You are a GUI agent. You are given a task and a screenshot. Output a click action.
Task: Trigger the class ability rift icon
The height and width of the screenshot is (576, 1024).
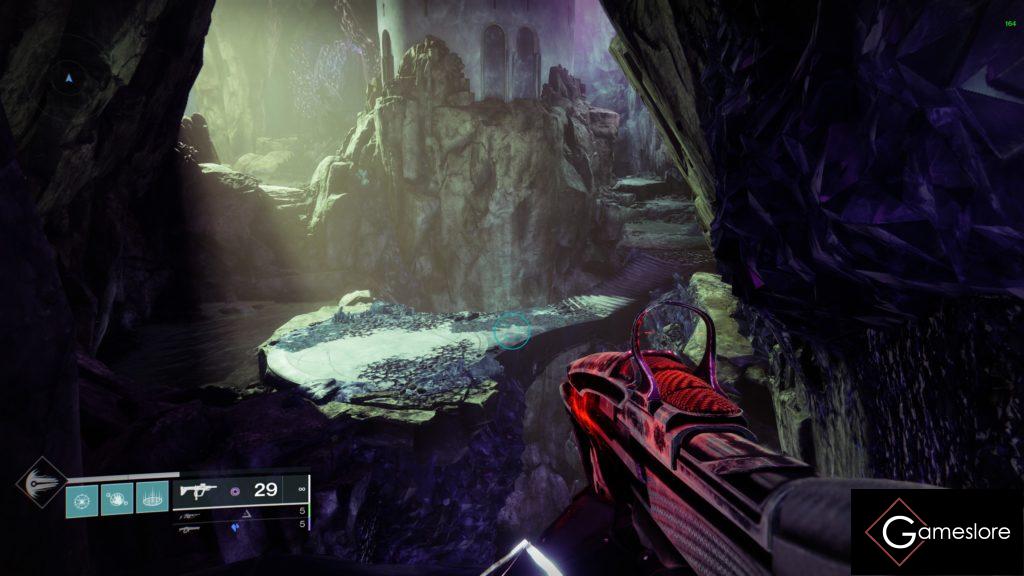(x=152, y=498)
